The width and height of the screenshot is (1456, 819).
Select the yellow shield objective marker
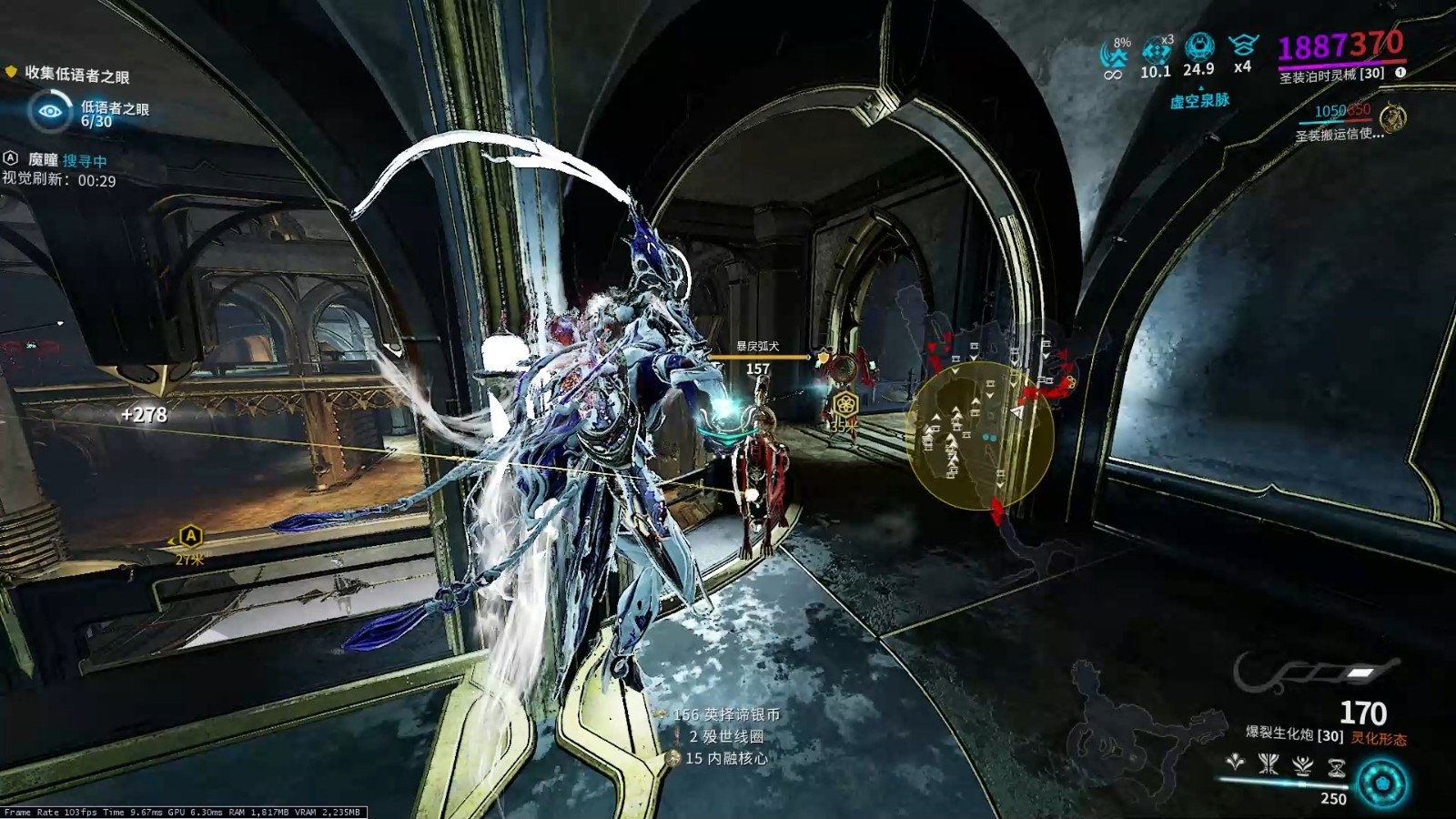tap(11, 71)
